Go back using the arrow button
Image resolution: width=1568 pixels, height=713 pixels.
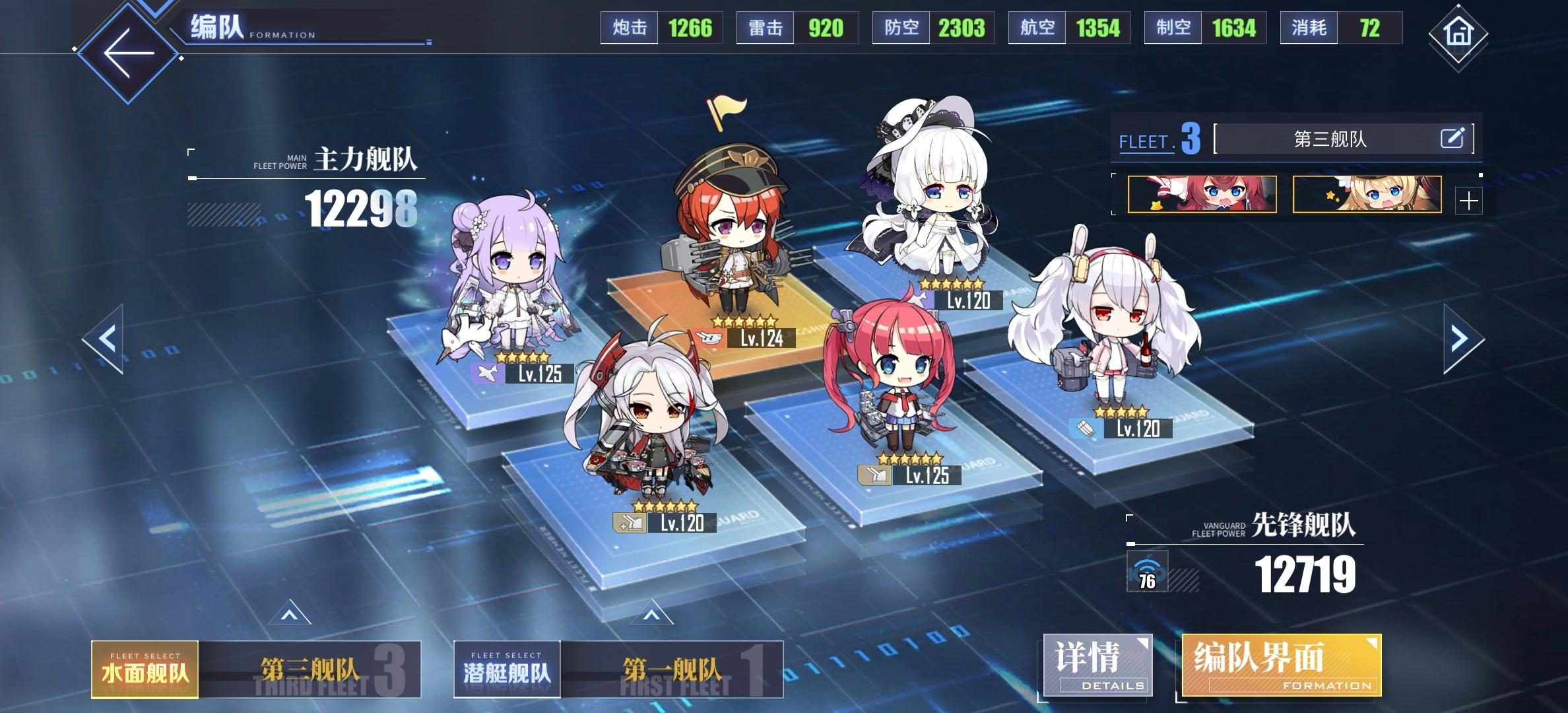(129, 54)
